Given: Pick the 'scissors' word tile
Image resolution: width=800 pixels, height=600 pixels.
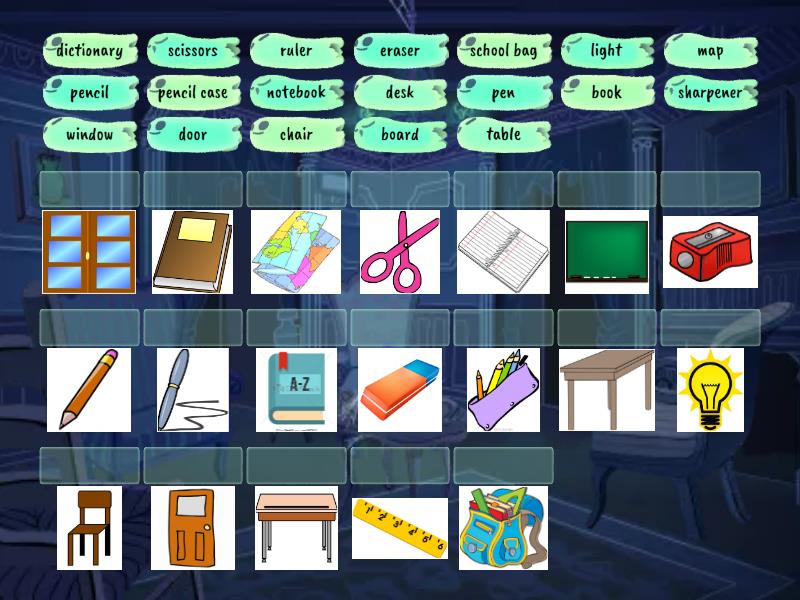Looking at the screenshot, I should pyautogui.click(x=193, y=50).
